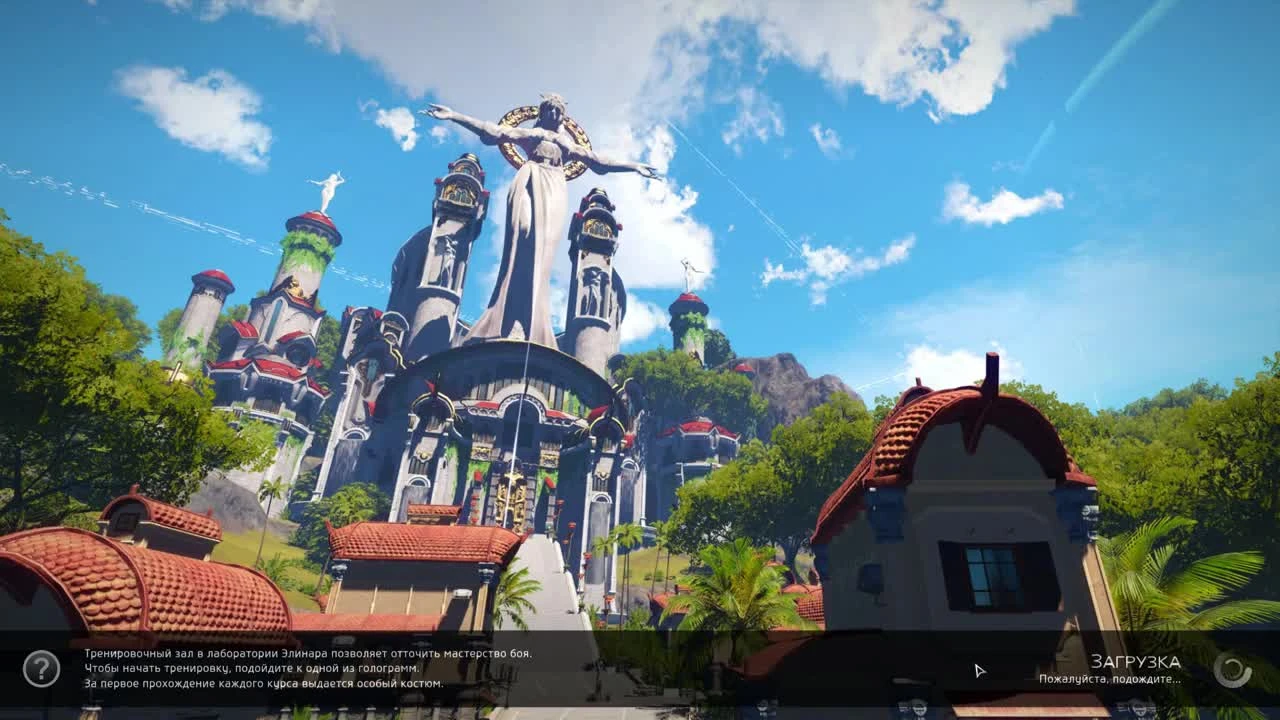Viewport: 1280px width, 720px height.
Task: Click the ЗАГРУЗКА label
Action: (1135, 661)
